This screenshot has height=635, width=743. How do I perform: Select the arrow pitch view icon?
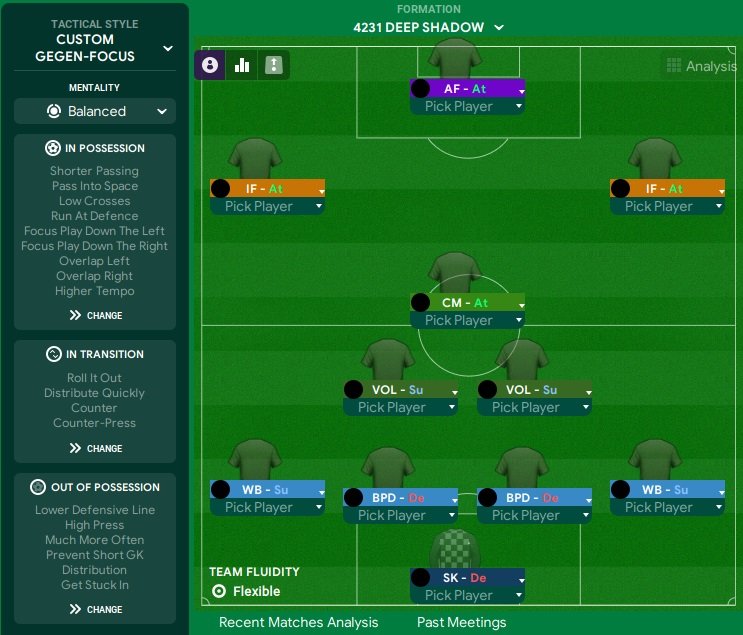tap(273, 66)
